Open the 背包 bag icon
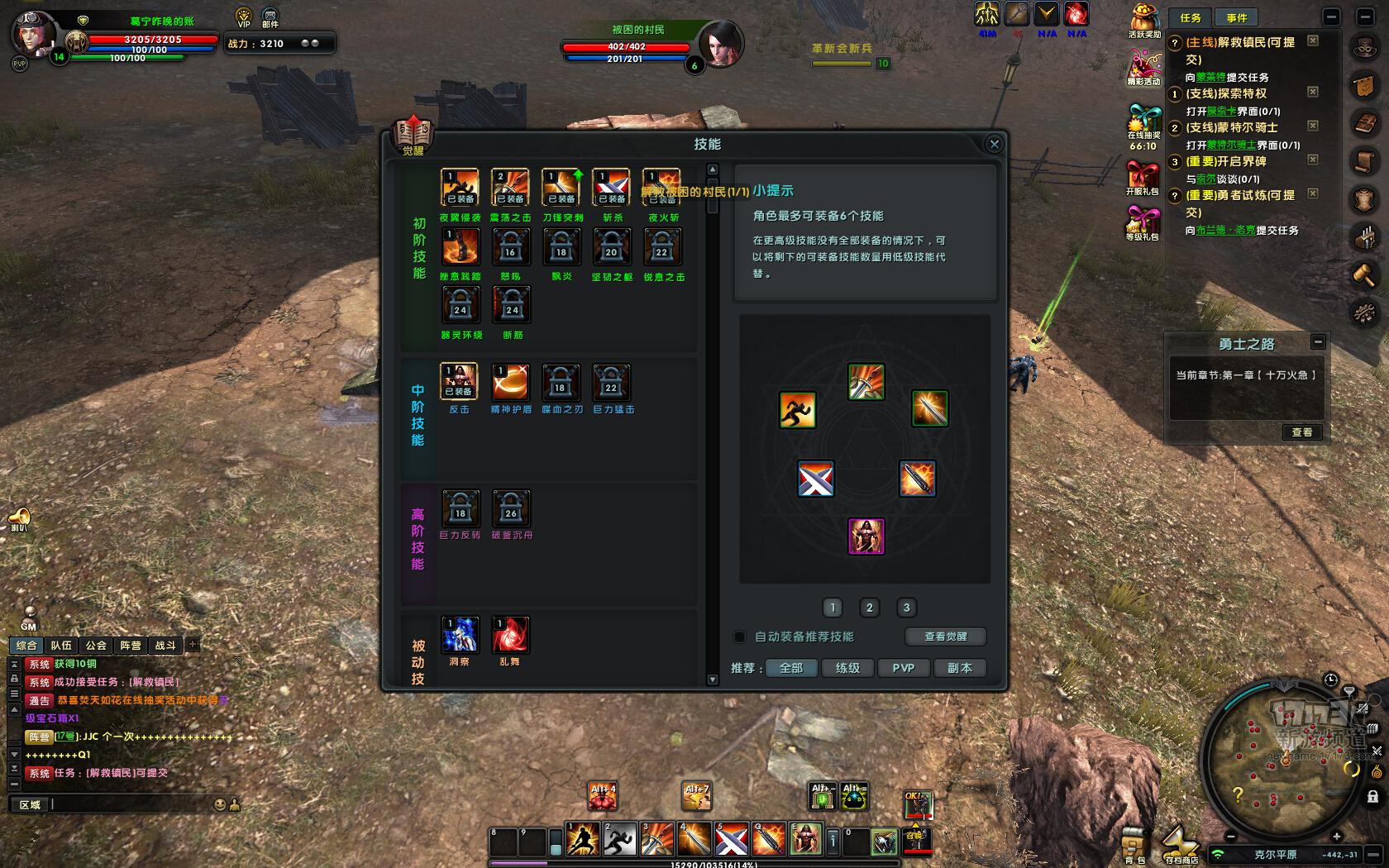1389x868 pixels. (x=1134, y=845)
